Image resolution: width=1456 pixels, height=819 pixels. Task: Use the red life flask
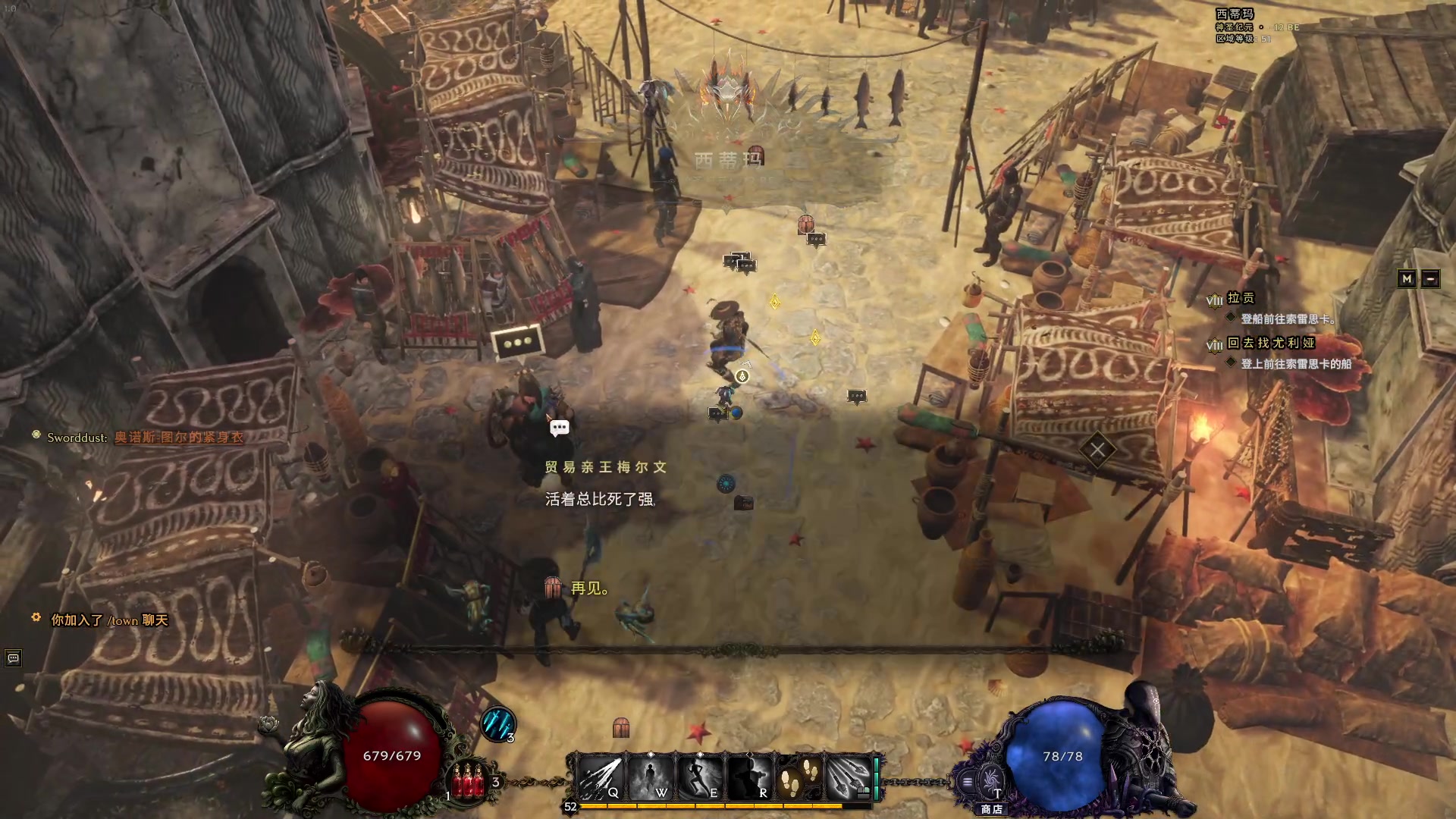point(468,780)
